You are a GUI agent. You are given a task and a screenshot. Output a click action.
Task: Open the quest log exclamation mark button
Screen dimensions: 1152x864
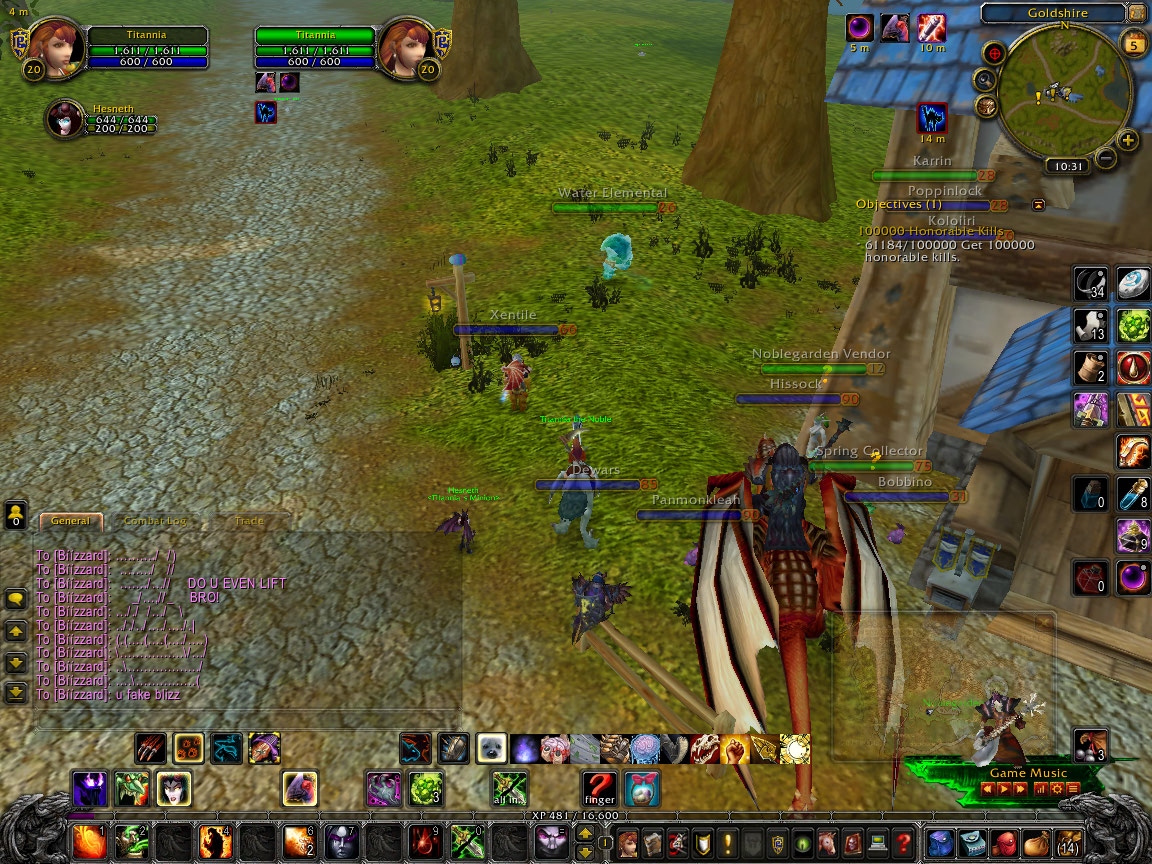727,842
